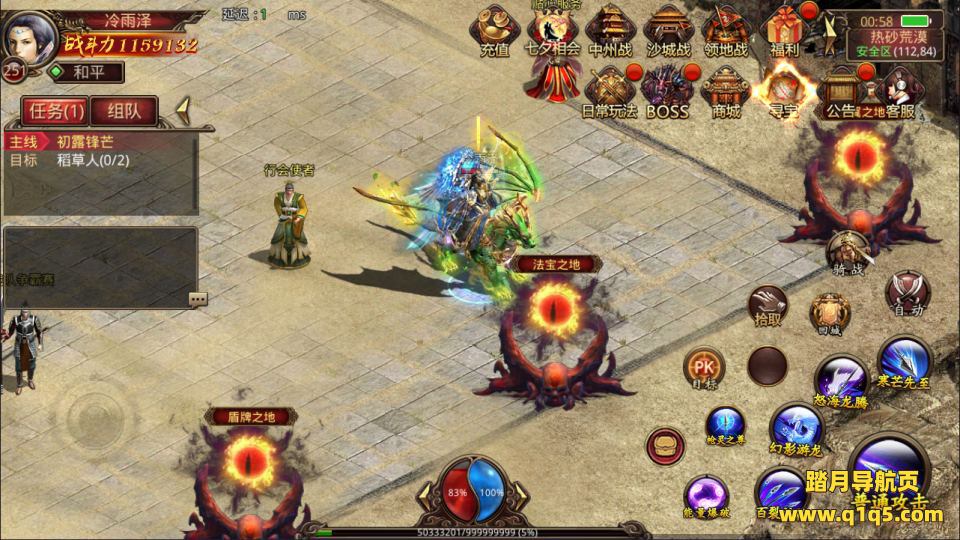
Task: Use the 回城 return-to-town button
Action: pos(830,313)
